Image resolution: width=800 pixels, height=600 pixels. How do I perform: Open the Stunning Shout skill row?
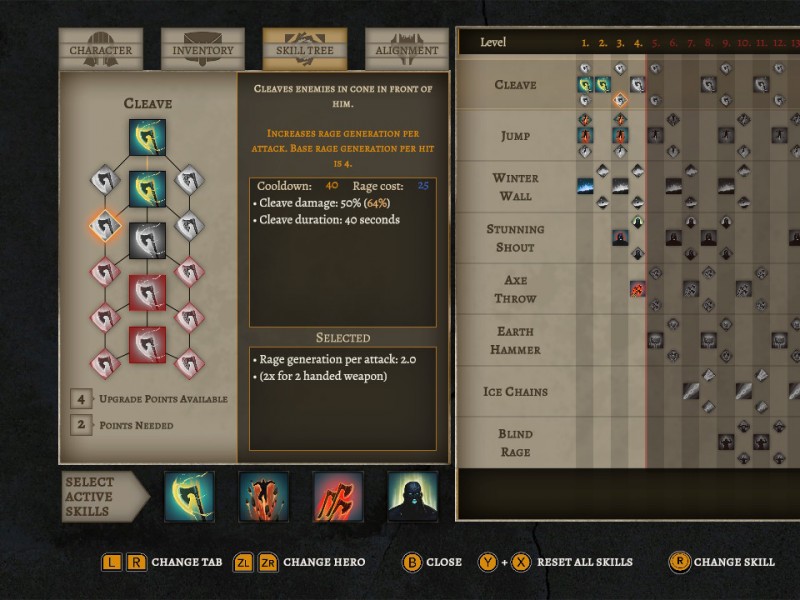515,238
